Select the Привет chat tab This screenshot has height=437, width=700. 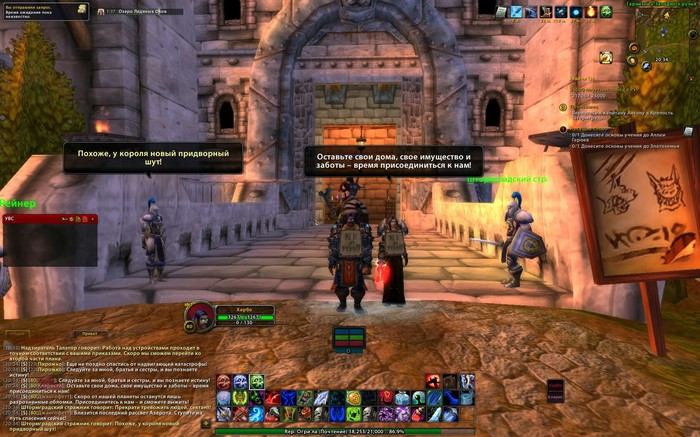click(x=89, y=334)
